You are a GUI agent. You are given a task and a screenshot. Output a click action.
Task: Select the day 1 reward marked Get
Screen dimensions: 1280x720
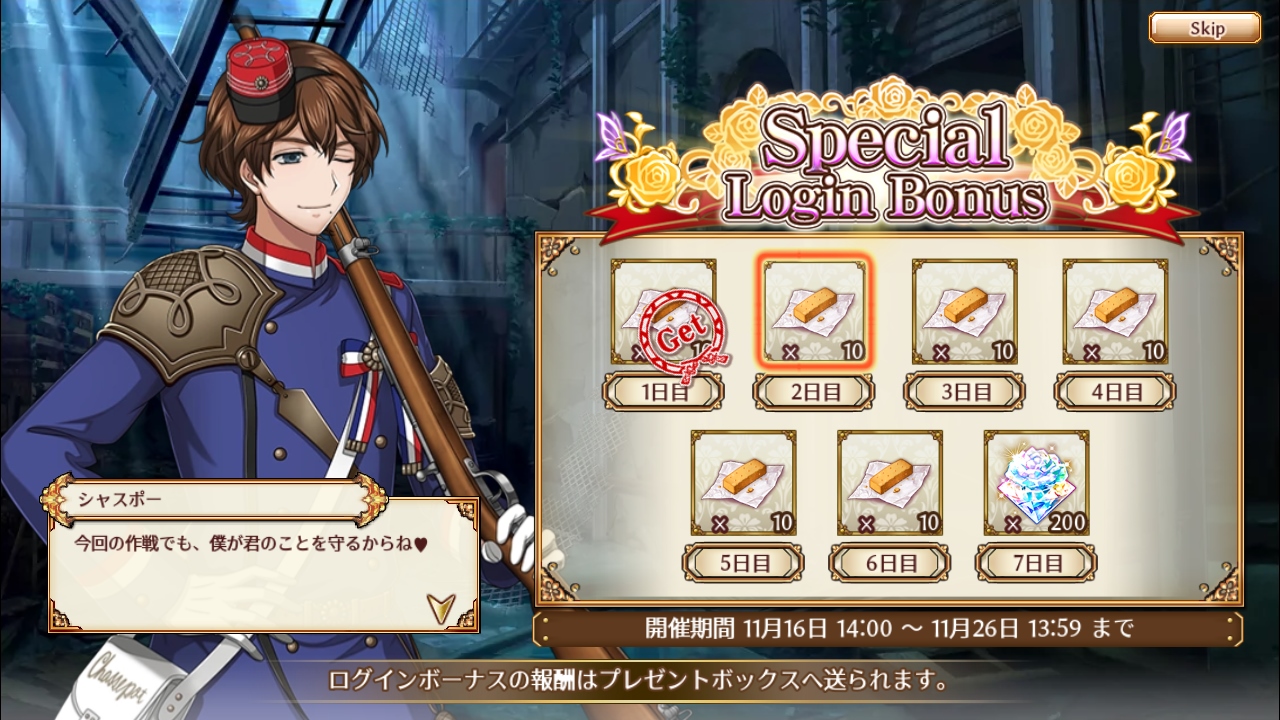click(x=663, y=312)
